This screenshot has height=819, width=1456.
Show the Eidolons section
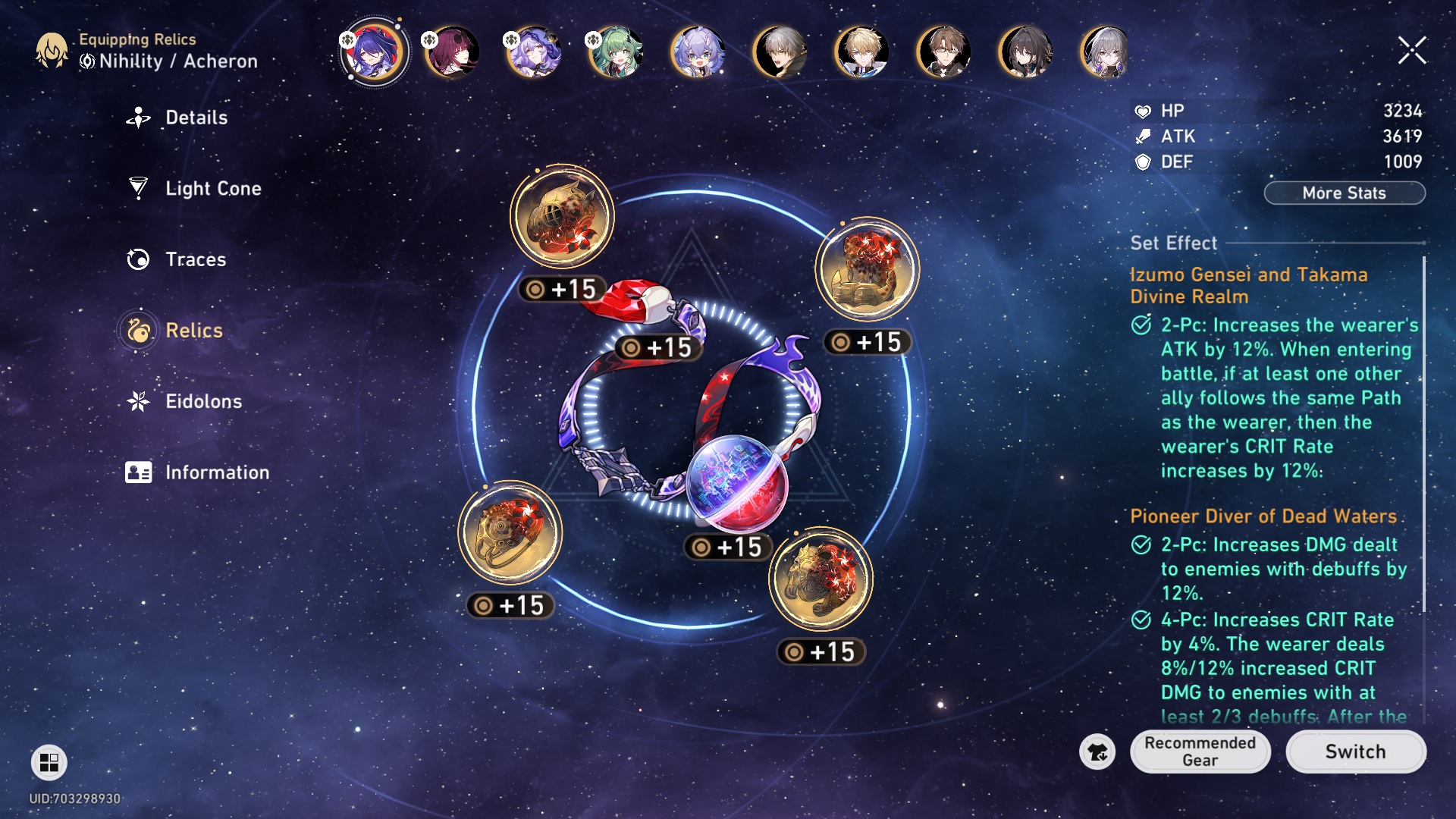203,401
